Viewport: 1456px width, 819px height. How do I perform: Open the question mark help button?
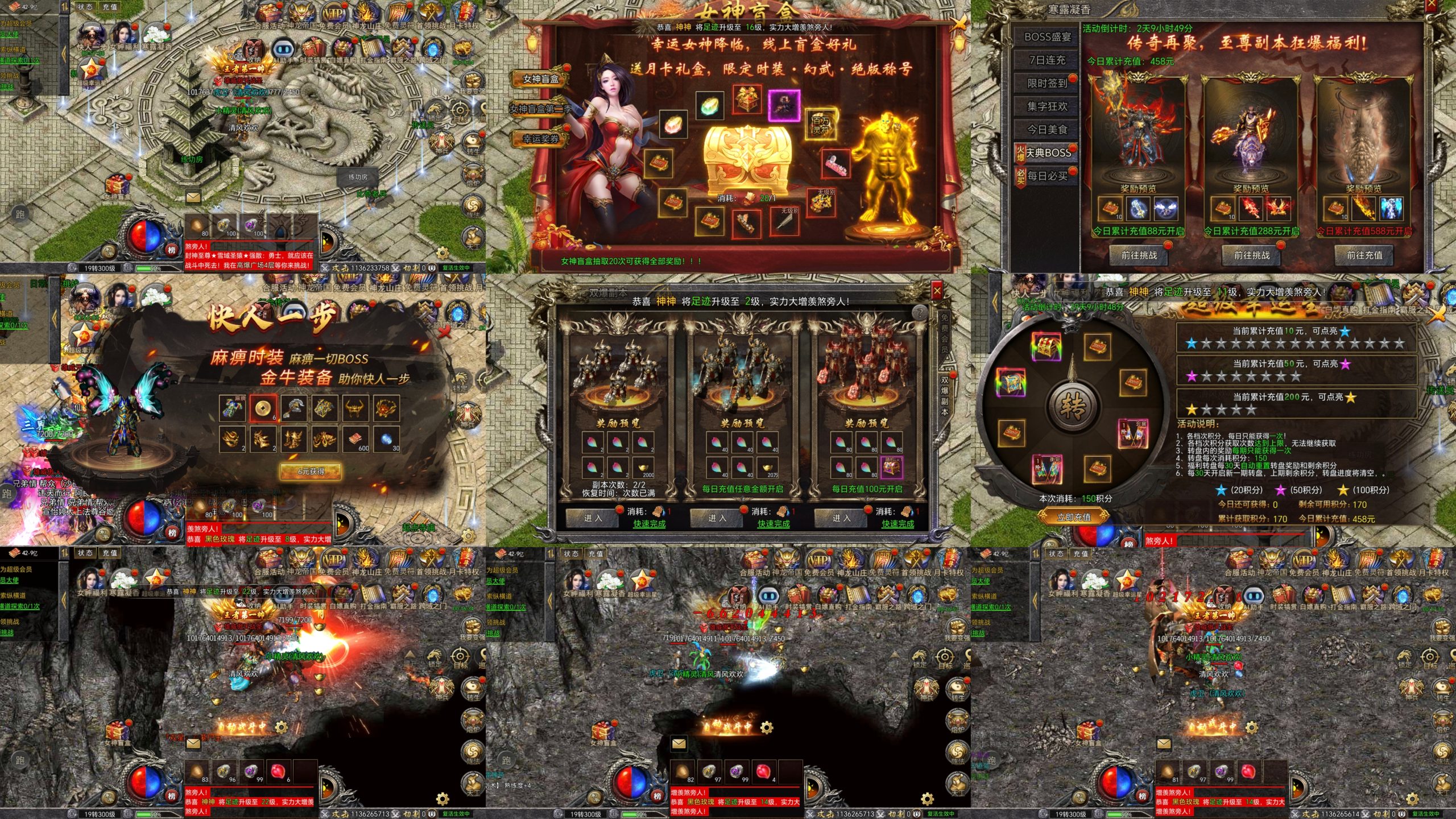(x=919, y=312)
